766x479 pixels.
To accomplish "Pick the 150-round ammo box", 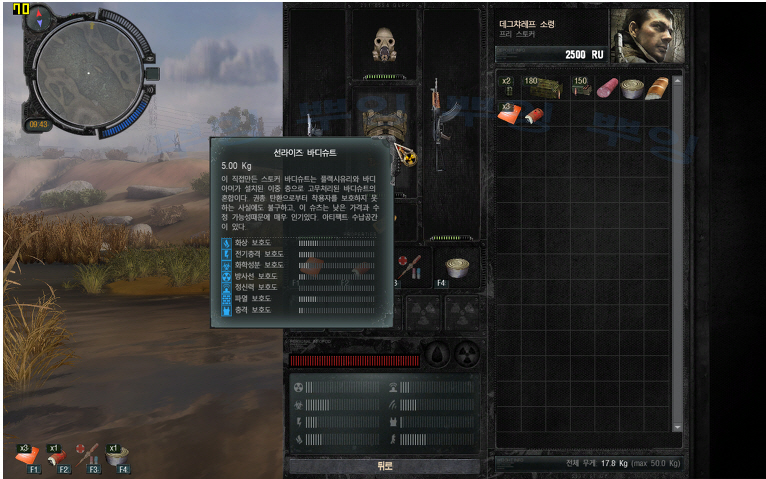I will (x=582, y=88).
